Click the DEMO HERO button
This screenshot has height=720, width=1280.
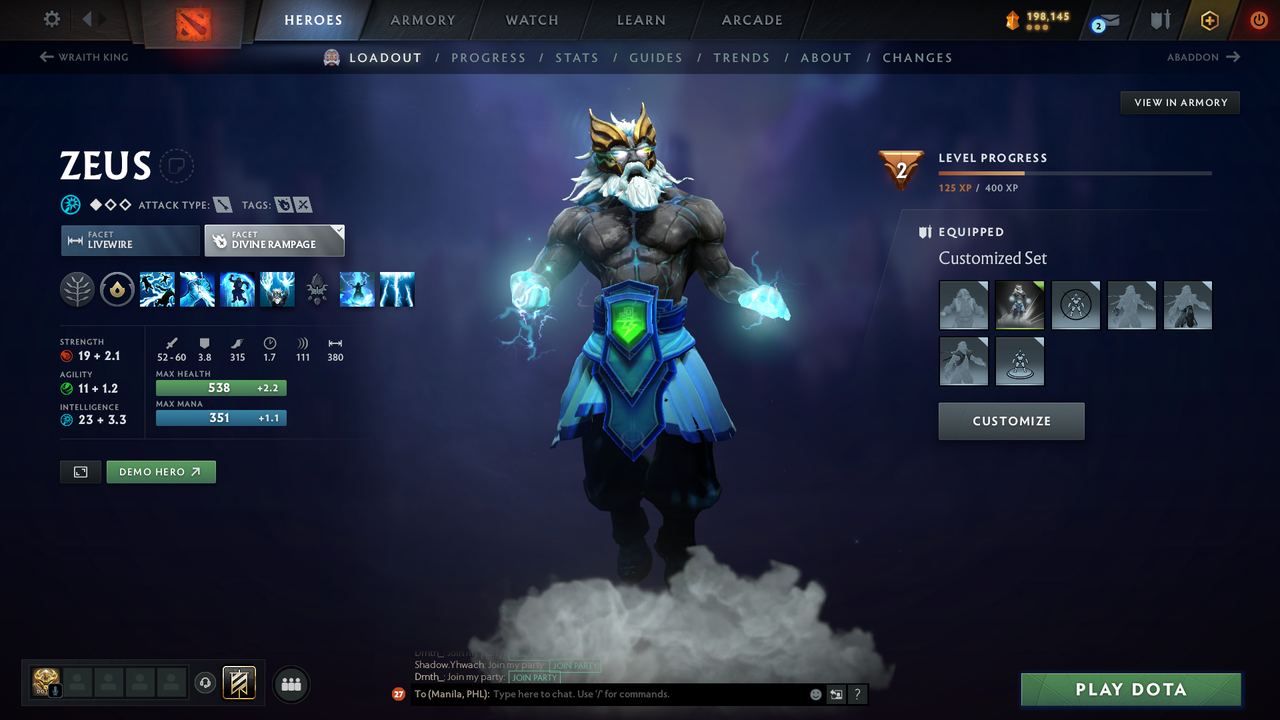tap(160, 471)
